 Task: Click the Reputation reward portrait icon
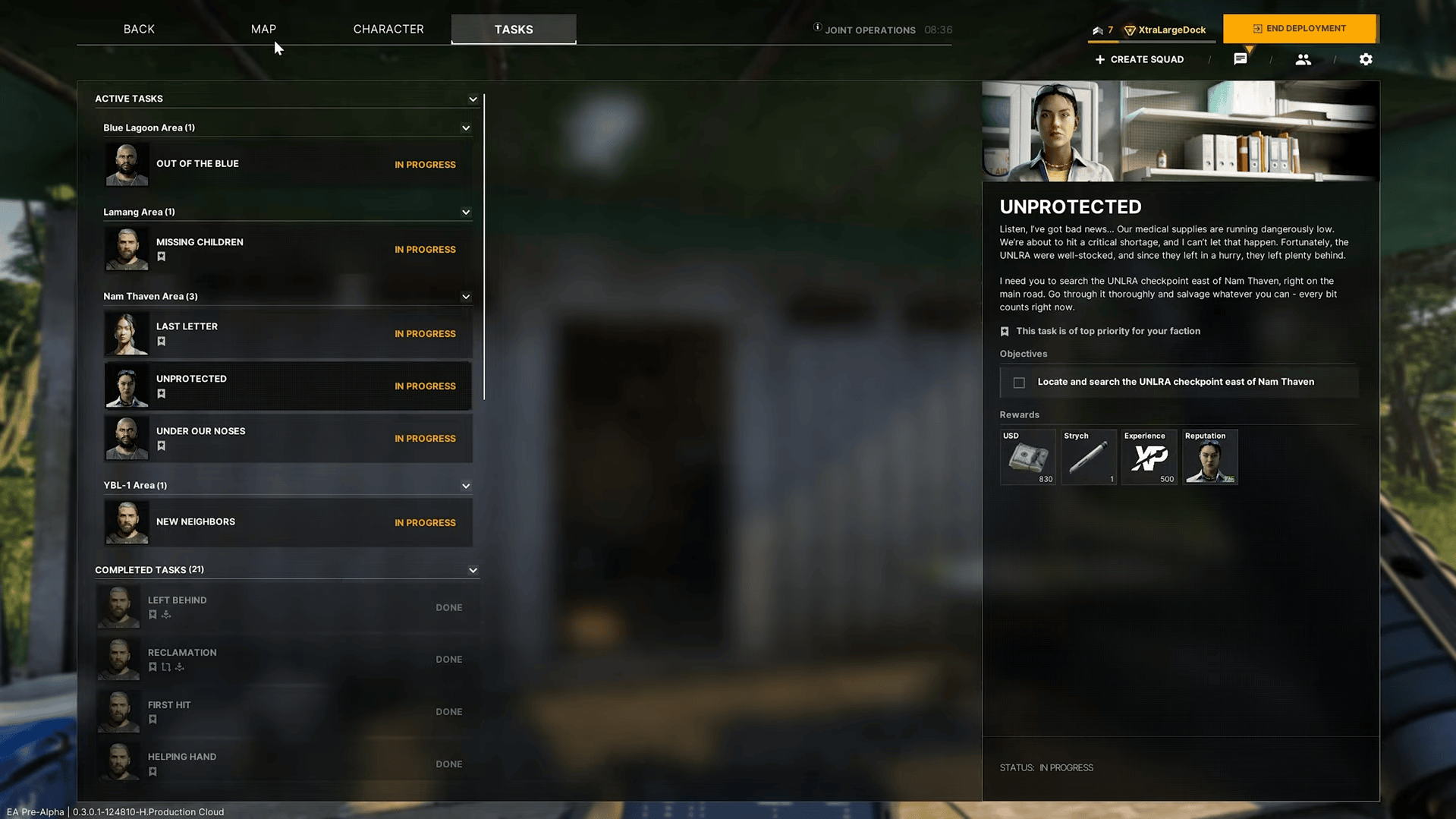[1209, 456]
